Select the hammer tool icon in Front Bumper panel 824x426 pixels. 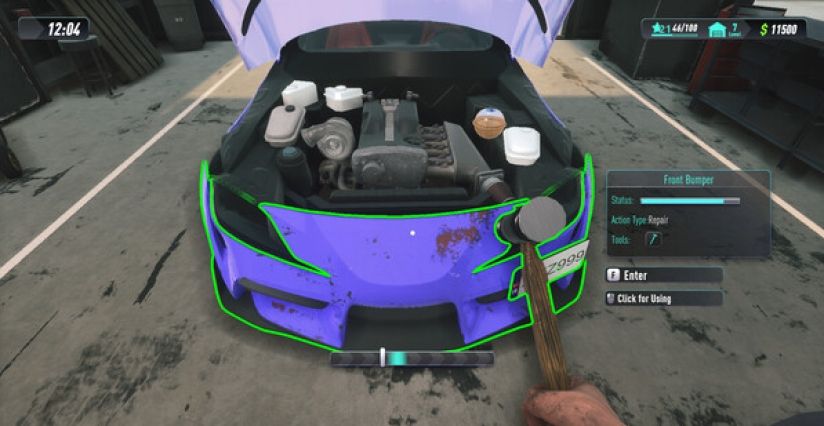tap(653, 239)
